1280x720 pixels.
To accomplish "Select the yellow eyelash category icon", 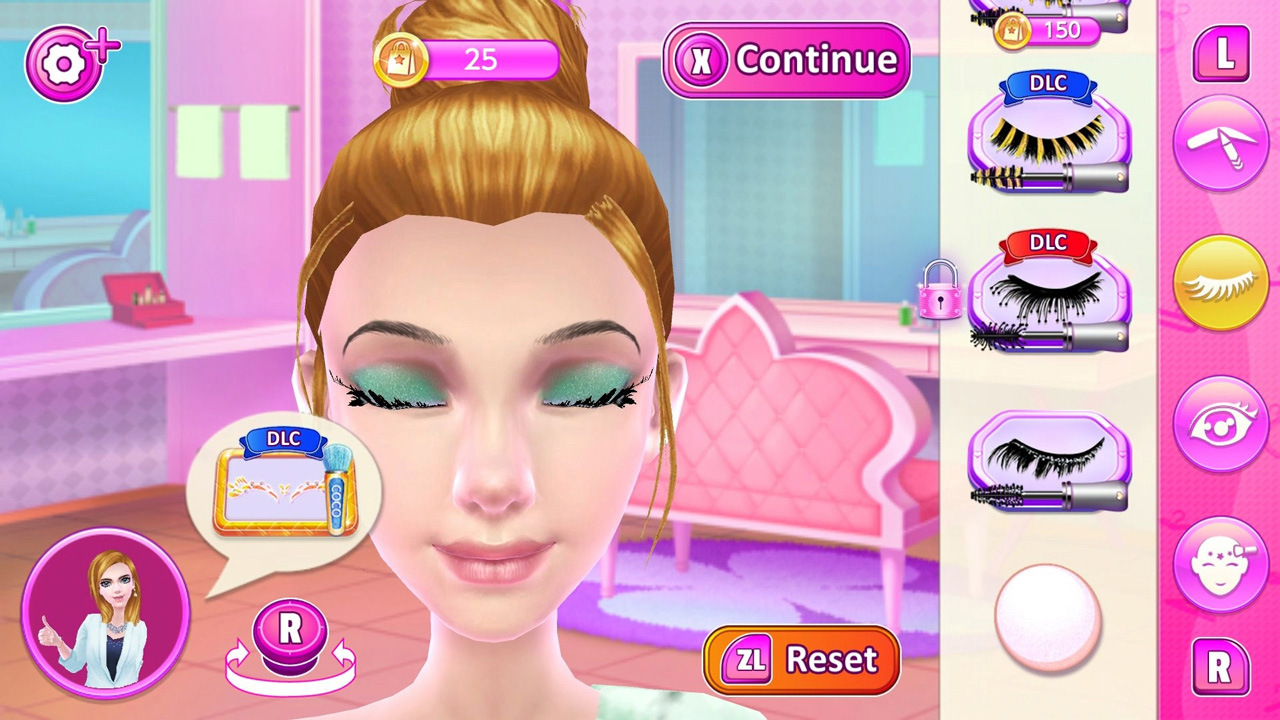I will point(1222,282).
